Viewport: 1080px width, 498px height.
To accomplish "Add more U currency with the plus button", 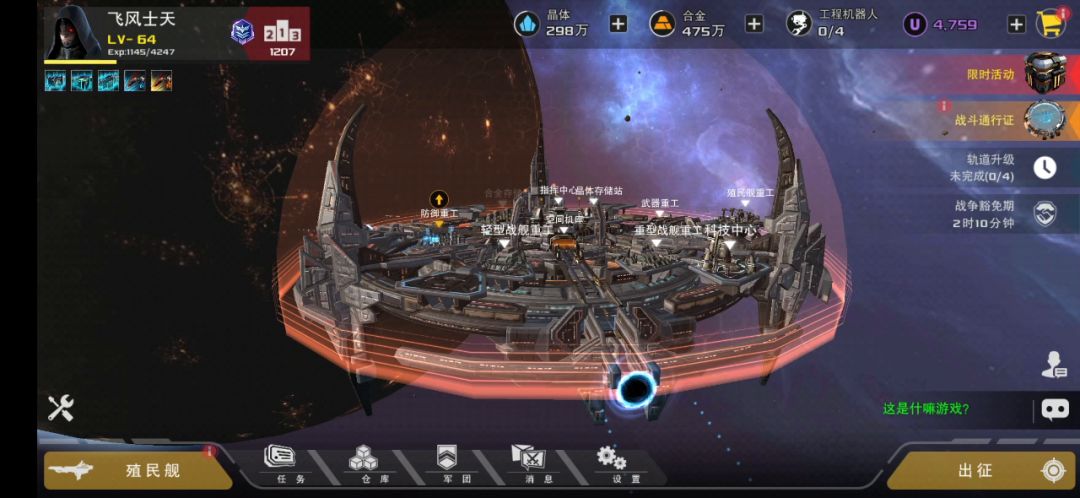I will coord(1016,24).
